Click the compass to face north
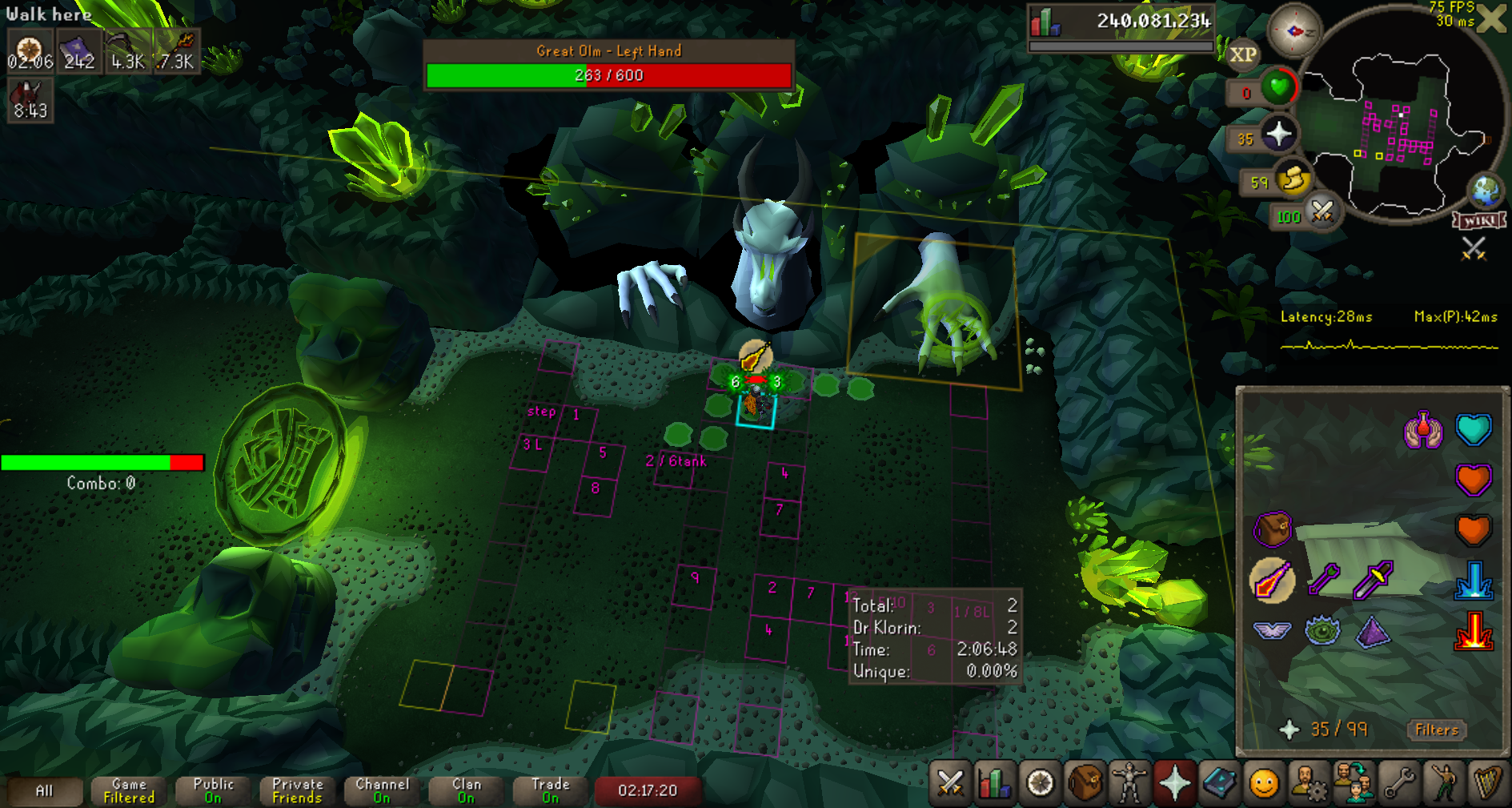Image resolution: width=1512 pixels, height=808 pixels. pos(1293,32)
